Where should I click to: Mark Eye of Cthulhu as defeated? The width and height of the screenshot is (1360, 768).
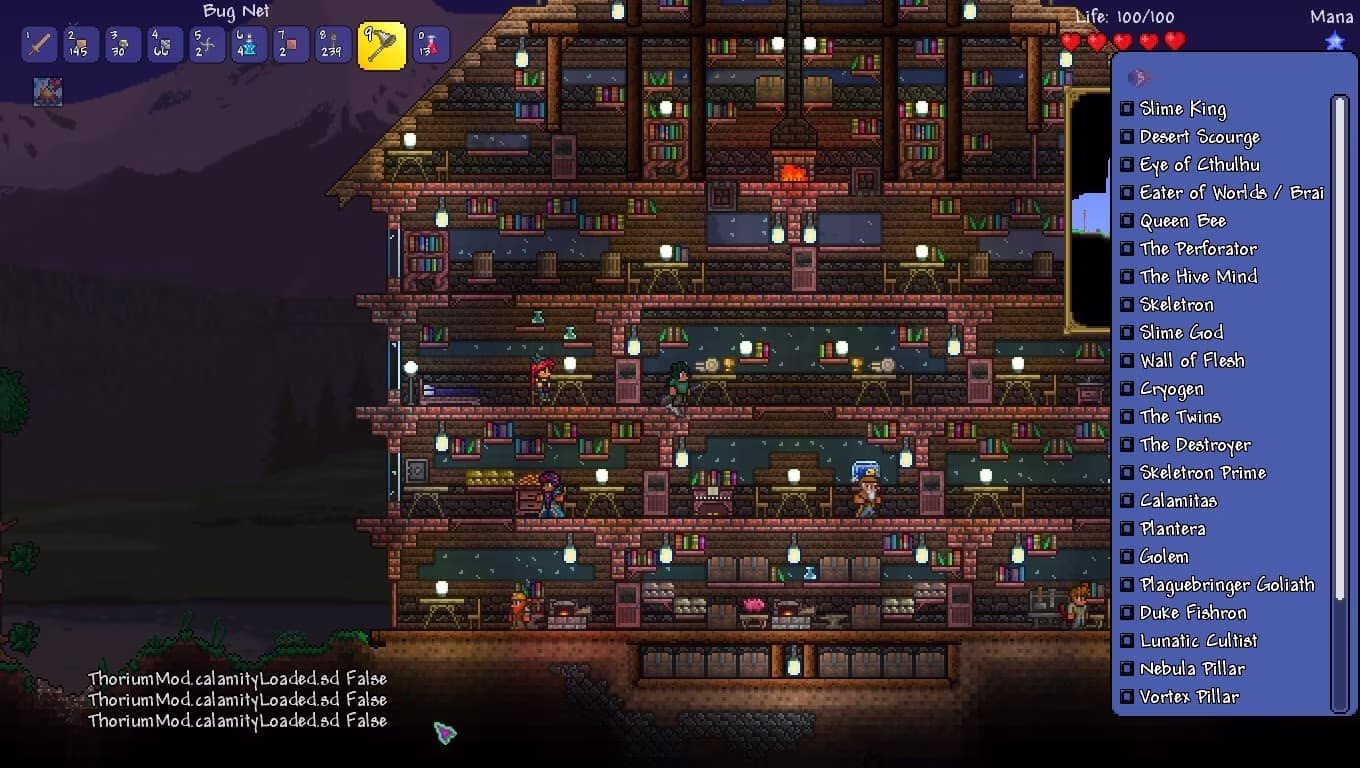pyautogui.click(x=1127, y=165)
